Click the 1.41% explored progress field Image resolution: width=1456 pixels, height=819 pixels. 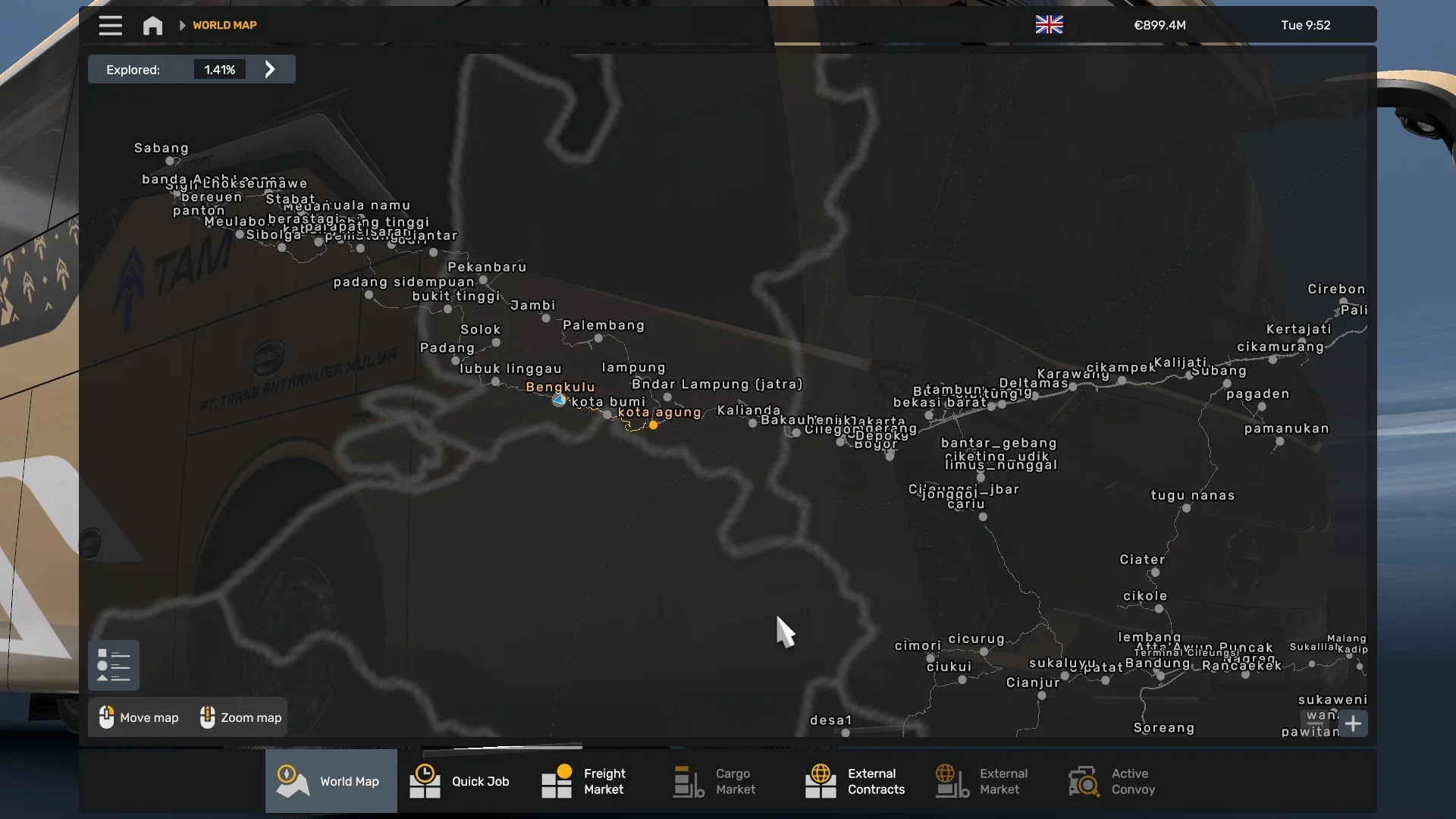[219, 69]
